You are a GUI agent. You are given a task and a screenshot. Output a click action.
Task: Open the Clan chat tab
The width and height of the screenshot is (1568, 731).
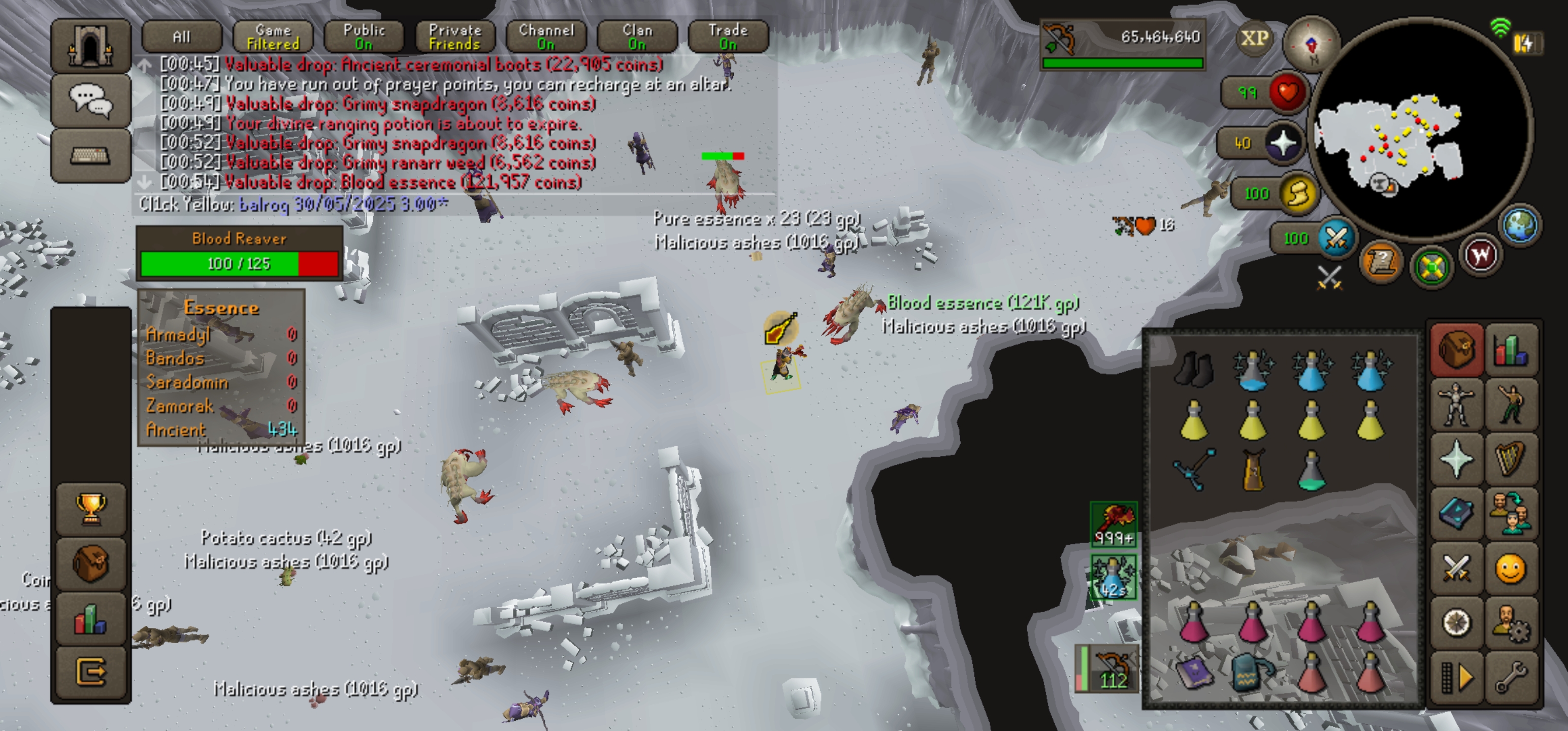pos(637,37)
